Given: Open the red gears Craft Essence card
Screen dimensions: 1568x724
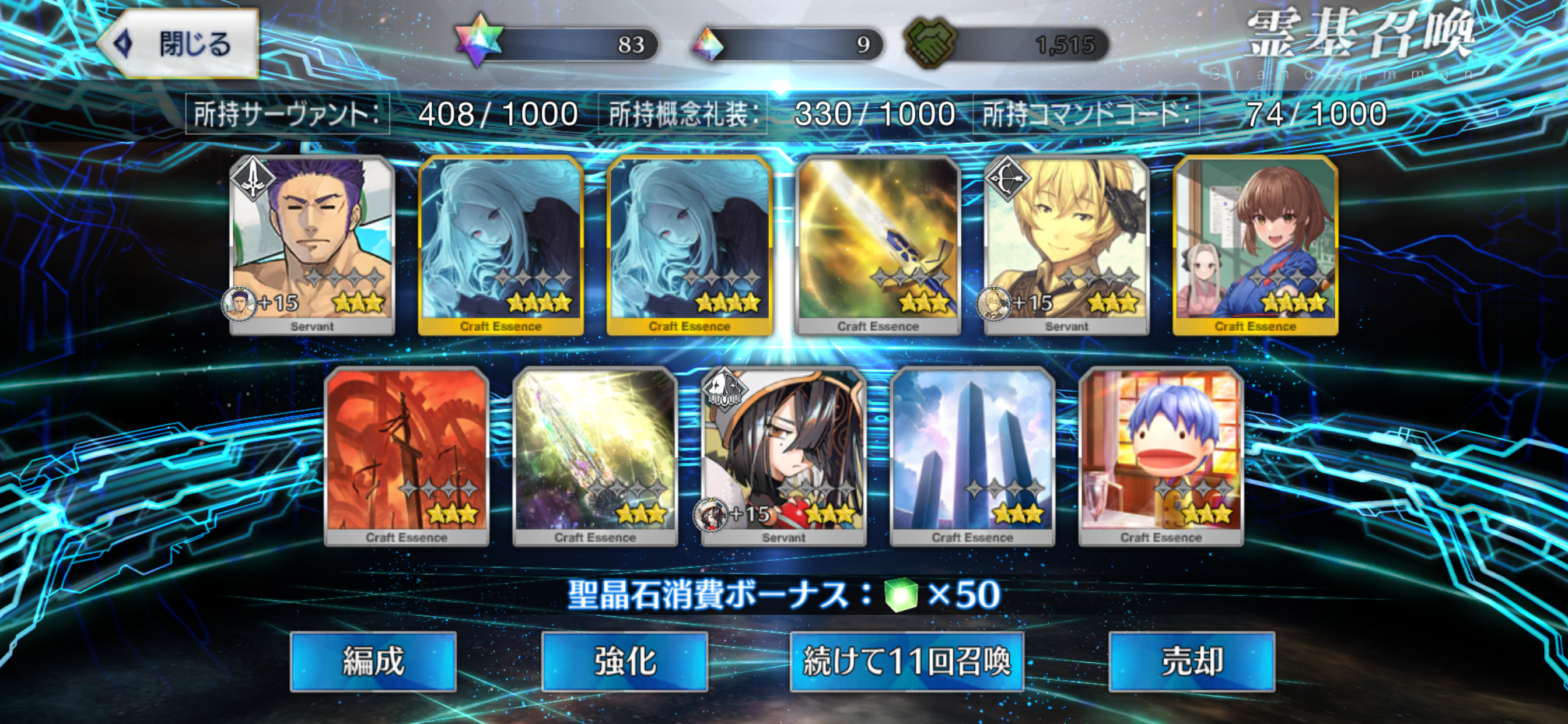Looking at the screenshot, I should click(407, 455).
